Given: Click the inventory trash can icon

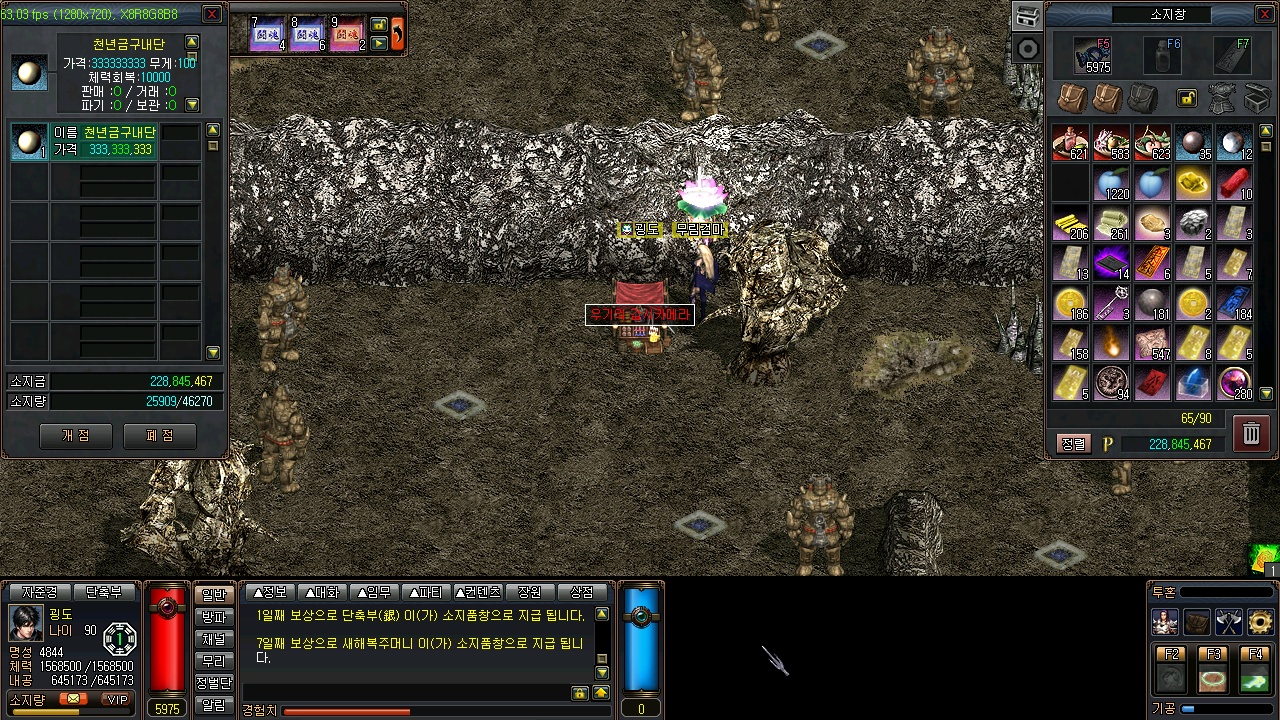Looking at the screenshot, I should coord(1251,433).
